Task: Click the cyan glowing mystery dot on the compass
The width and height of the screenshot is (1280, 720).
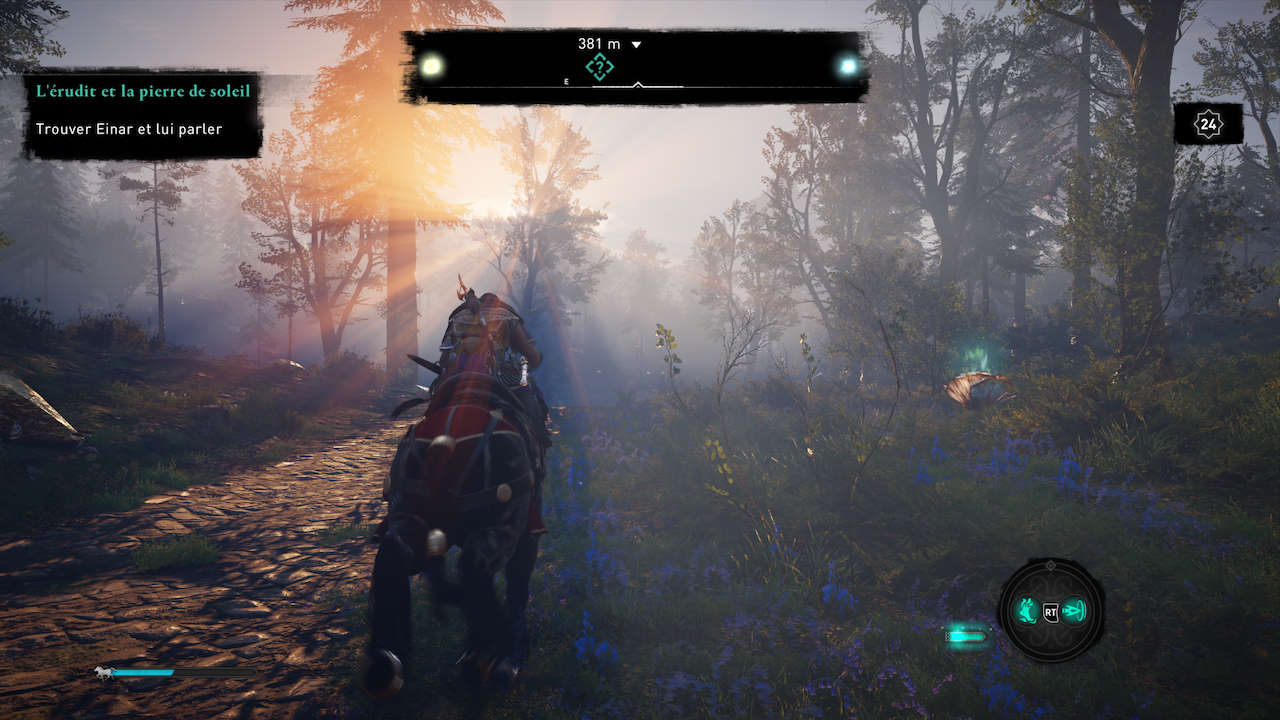Action: pyautogui.click(x=849, y=67)
